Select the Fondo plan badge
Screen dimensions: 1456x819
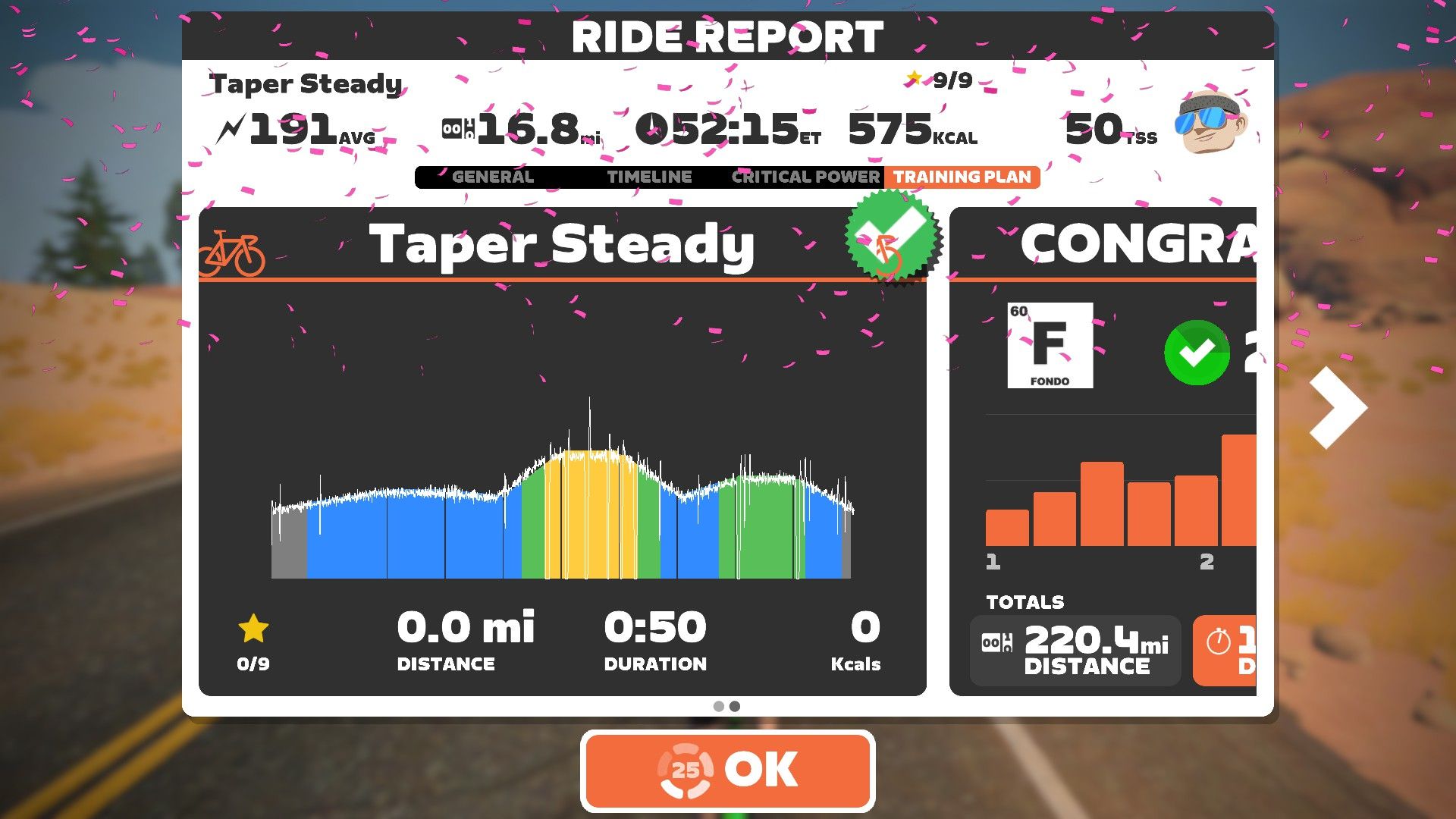tap(1050, 346)
